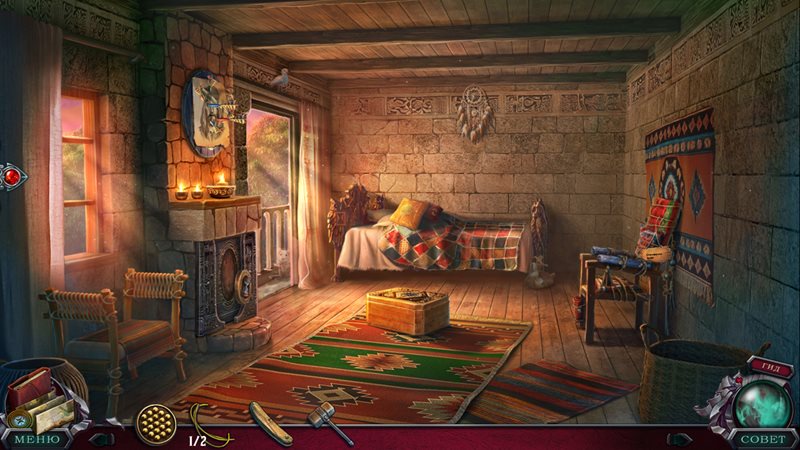
Task: Open the ГИД strategy guide
Action: click(x=767, y=367)
